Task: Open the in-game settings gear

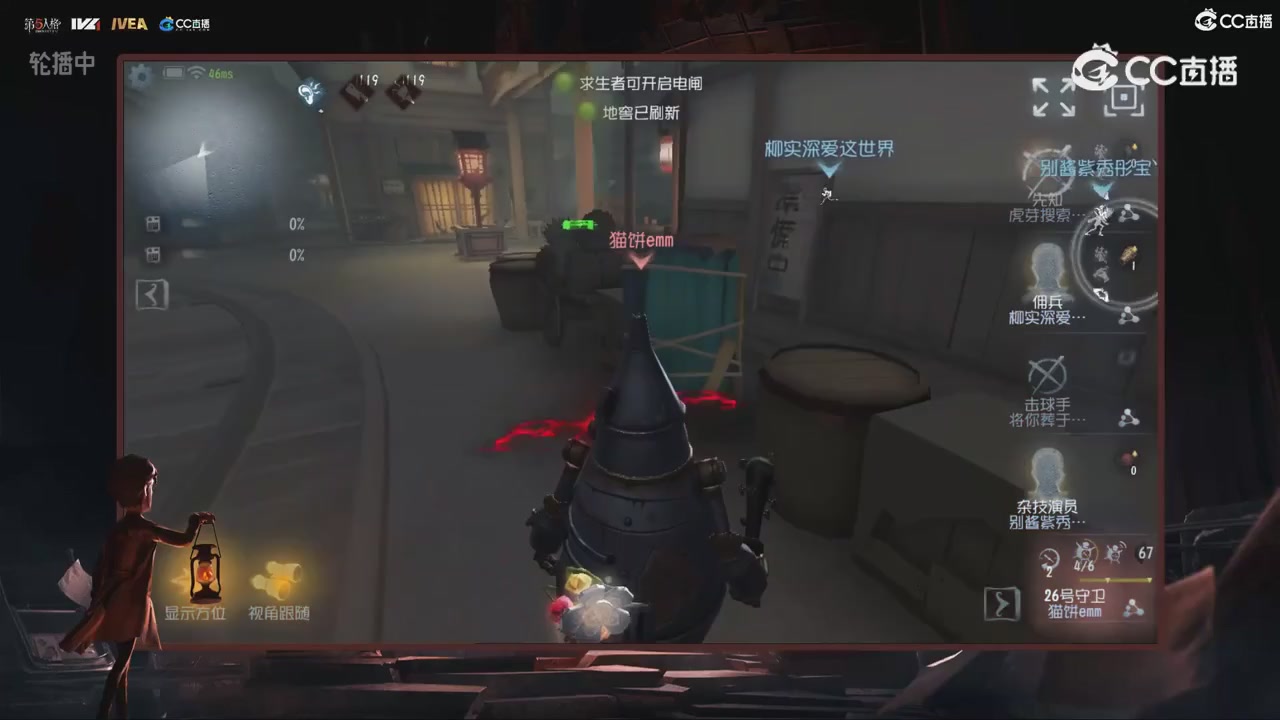Action: coord(140,76)
